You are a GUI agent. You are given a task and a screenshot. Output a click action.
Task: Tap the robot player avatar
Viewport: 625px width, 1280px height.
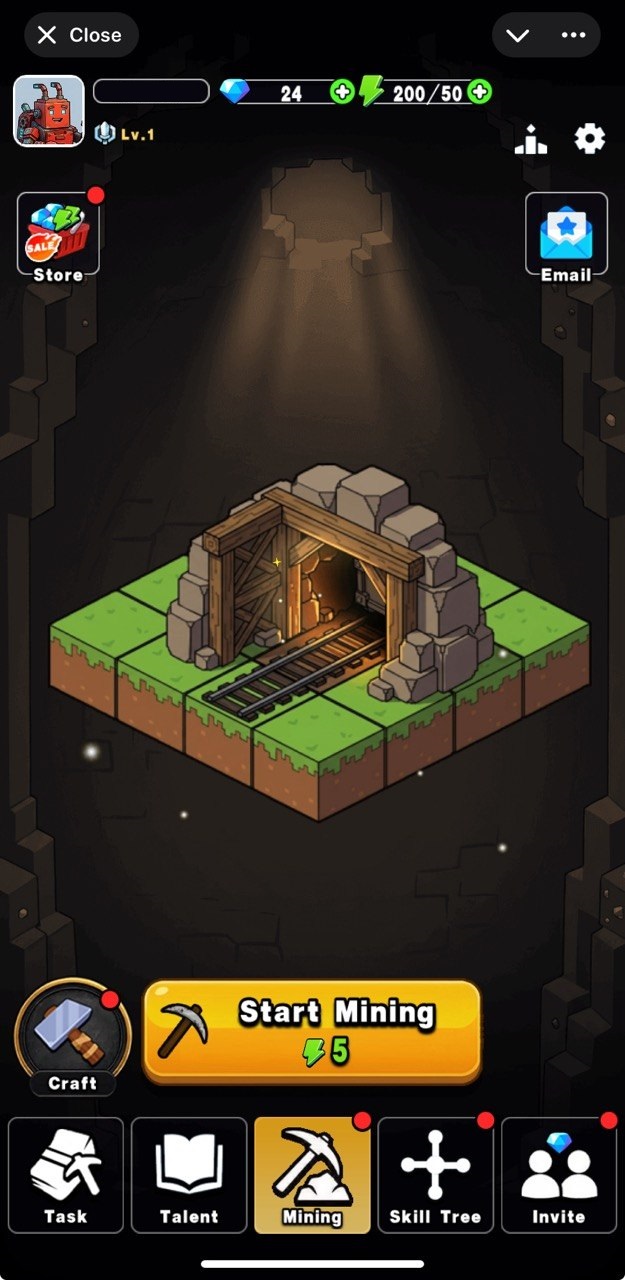[49, 111]
